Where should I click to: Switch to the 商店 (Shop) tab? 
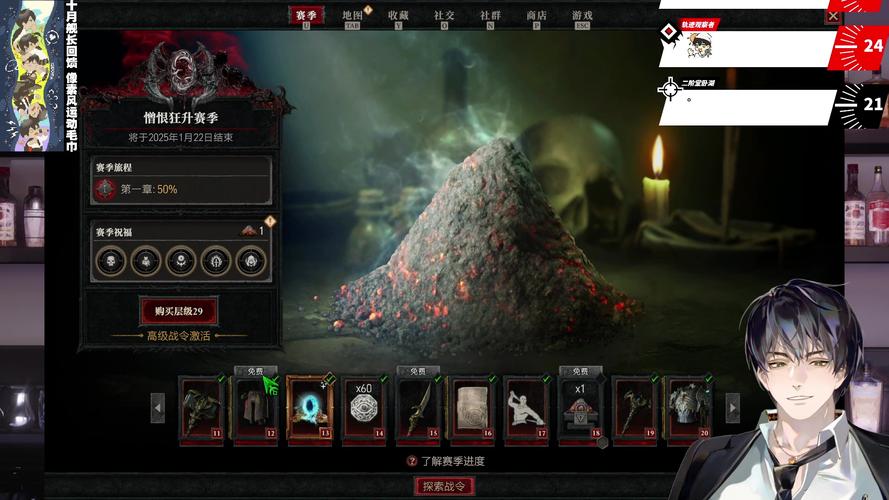click(x=536, y=15)
